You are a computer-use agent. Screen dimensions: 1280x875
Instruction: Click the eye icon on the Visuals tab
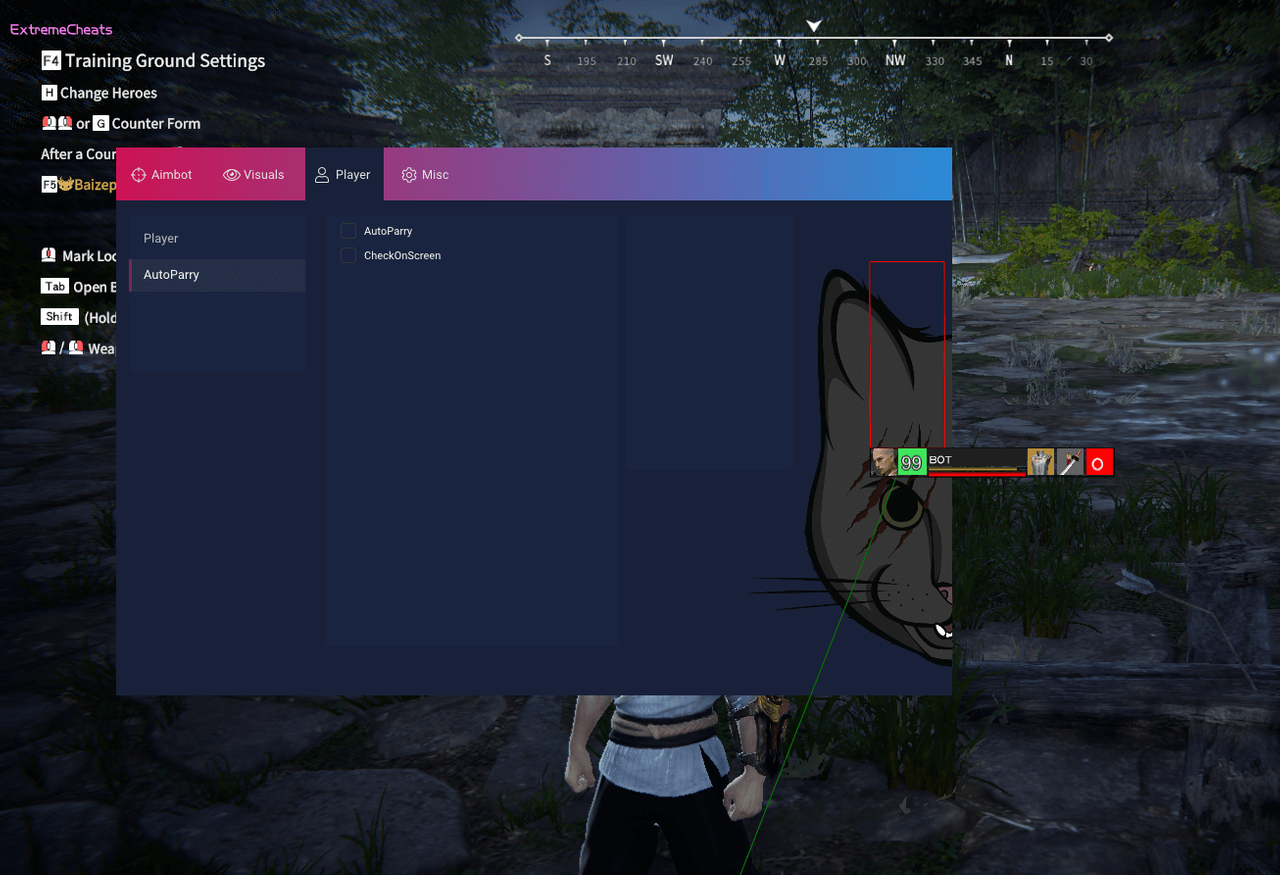(x=230, y=174)
